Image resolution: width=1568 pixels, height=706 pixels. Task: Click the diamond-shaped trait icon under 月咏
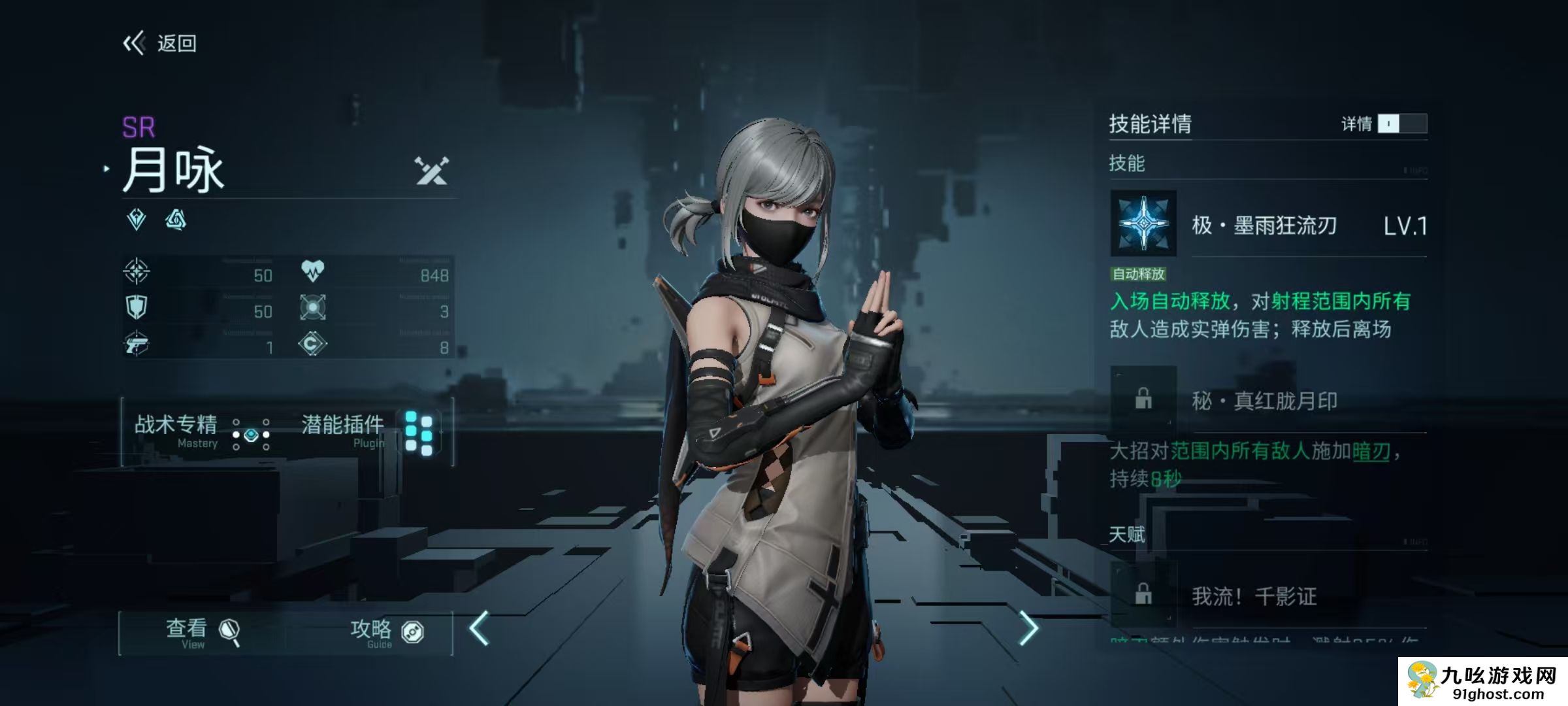pyautogui.click(x=137, y=220)
